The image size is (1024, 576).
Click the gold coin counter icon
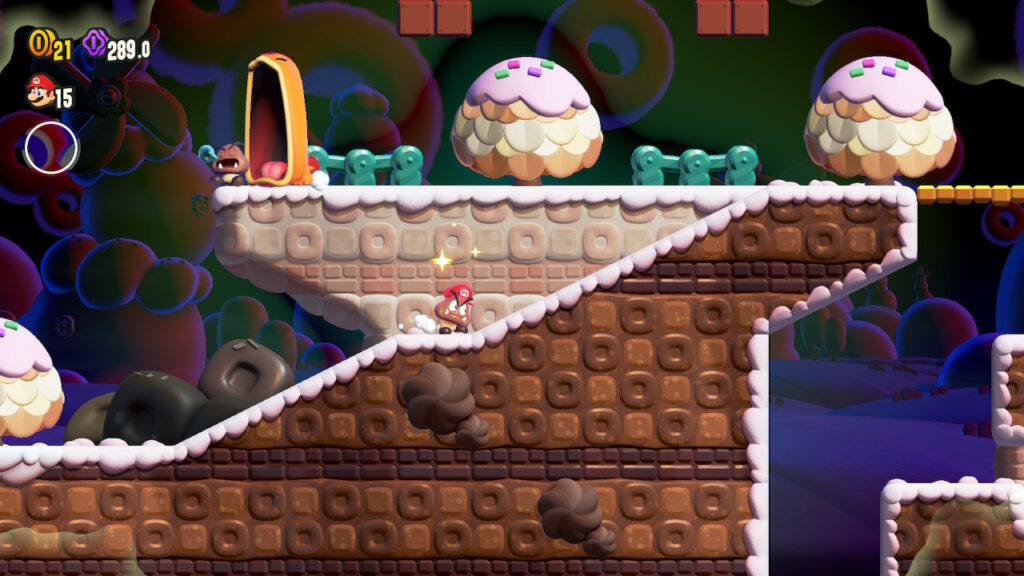pyautogui.click(x=39, y=44)
